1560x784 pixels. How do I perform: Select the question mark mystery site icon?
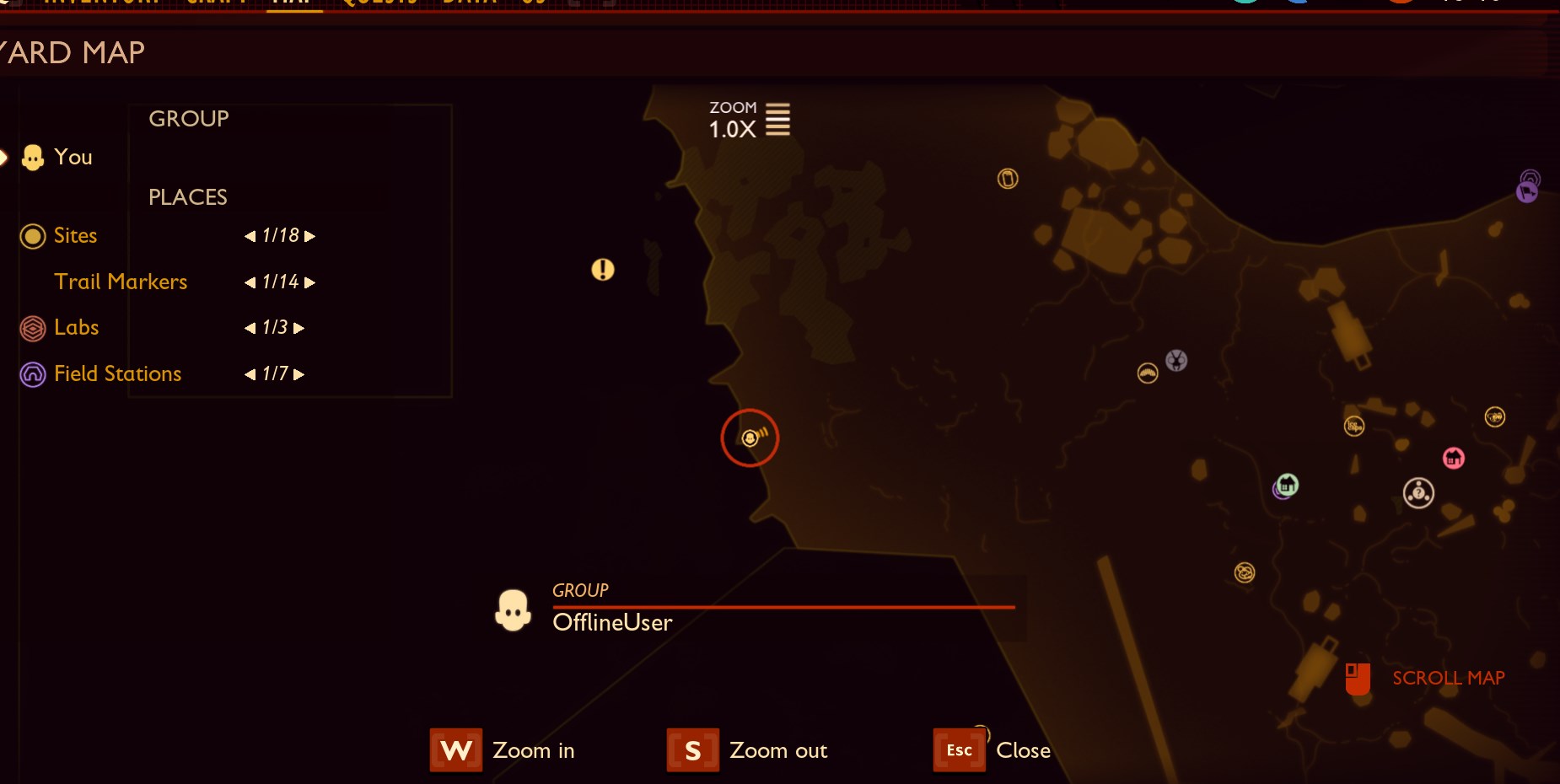tap(1418, 493)
